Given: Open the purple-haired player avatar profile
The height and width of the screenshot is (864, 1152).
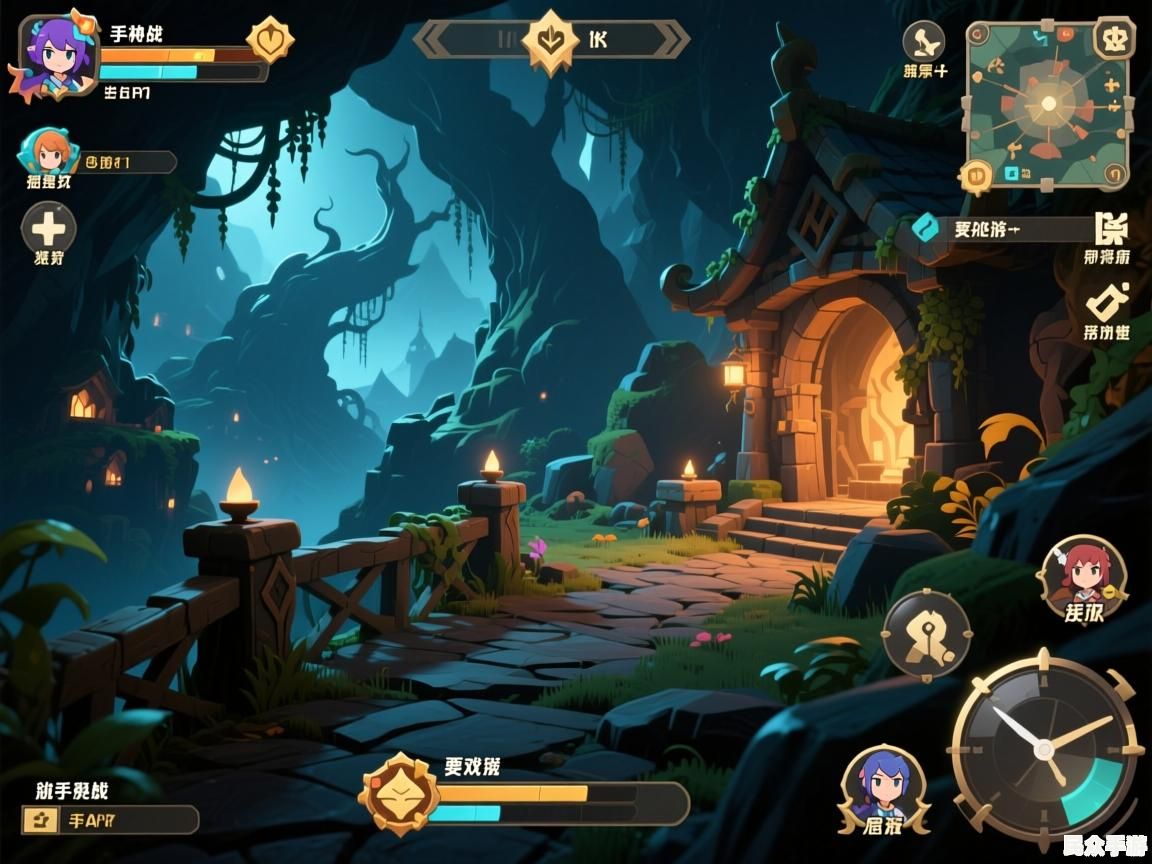Looking at the screenshot, I should (53, 54).
